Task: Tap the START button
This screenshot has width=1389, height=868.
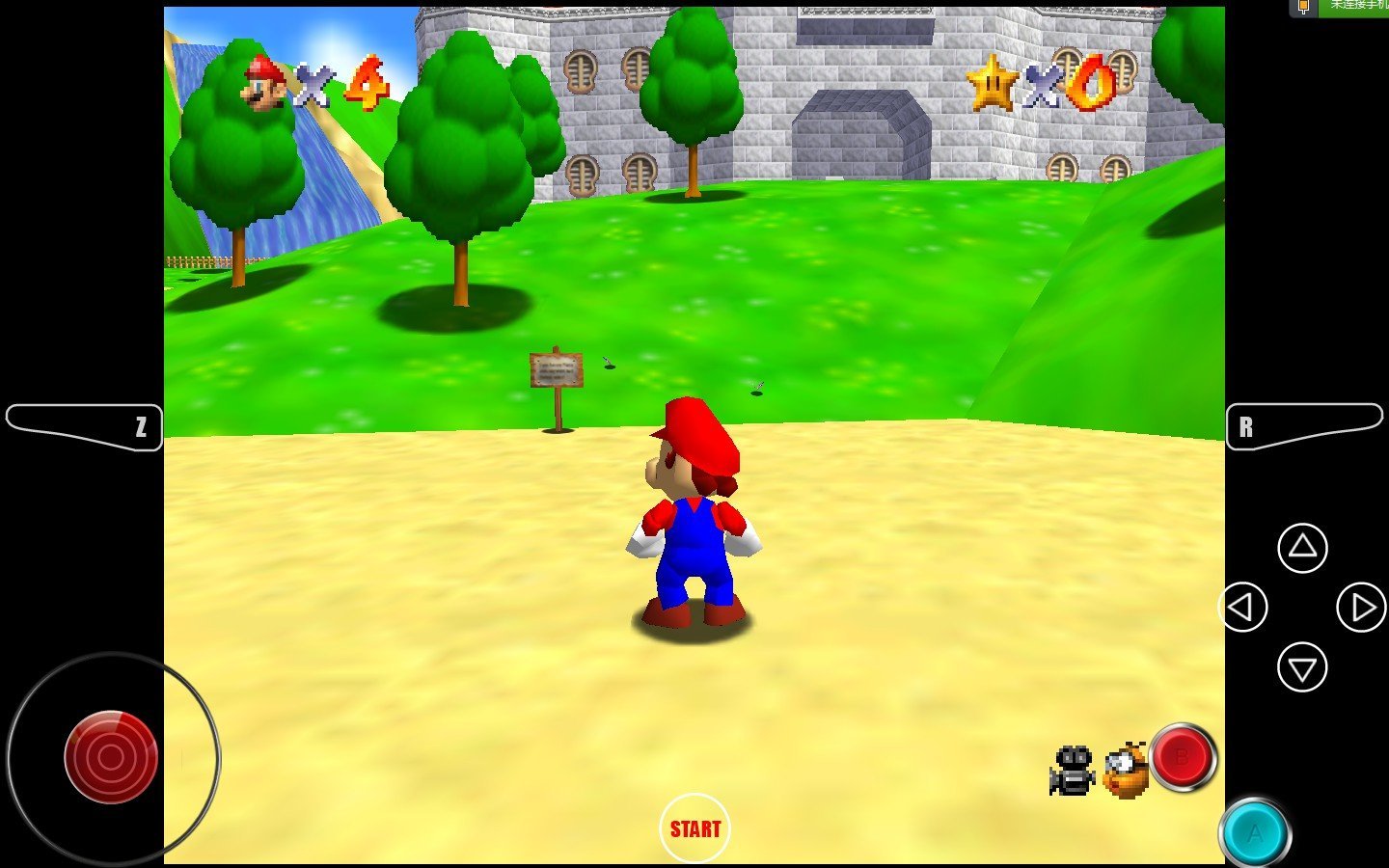Action: 694,828
